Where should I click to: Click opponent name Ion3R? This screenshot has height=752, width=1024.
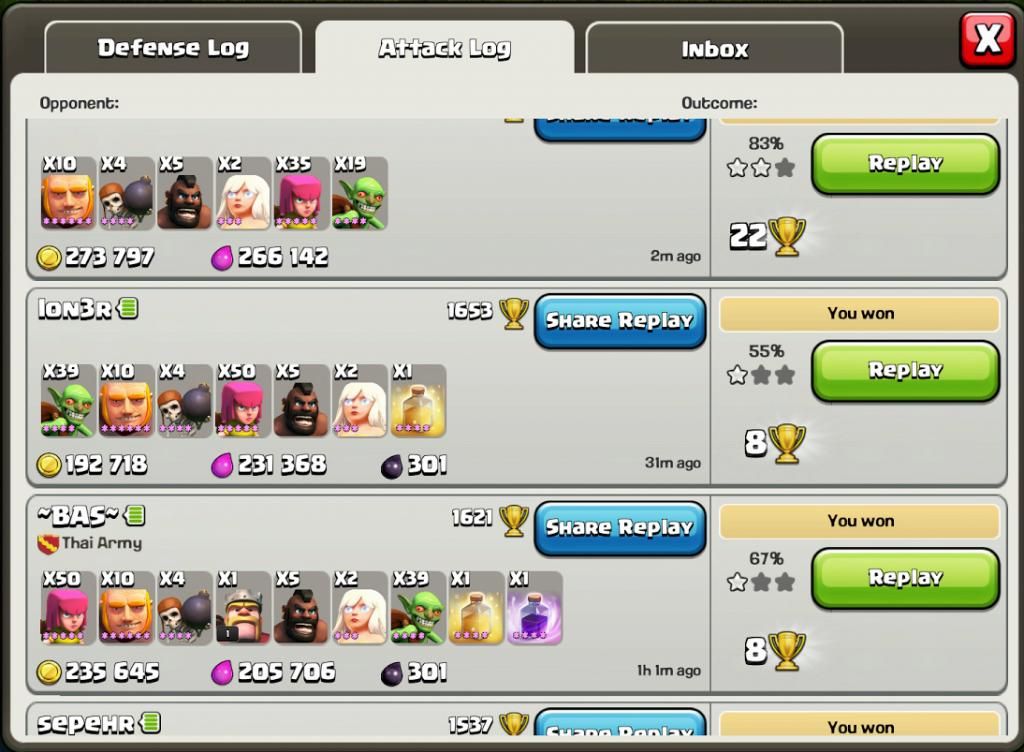[75, 309]
